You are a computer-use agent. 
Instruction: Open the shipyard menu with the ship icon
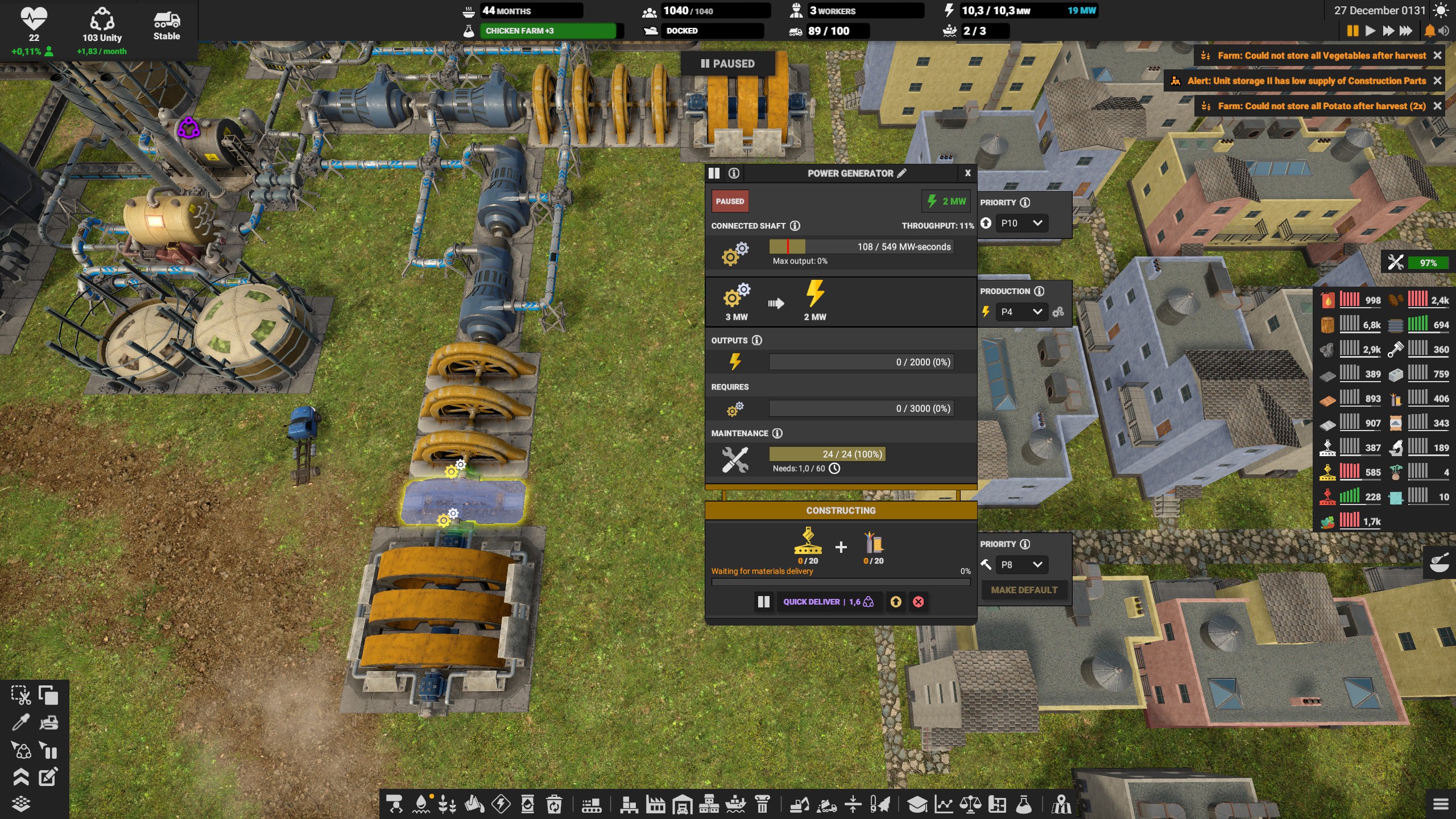point(737,804)
